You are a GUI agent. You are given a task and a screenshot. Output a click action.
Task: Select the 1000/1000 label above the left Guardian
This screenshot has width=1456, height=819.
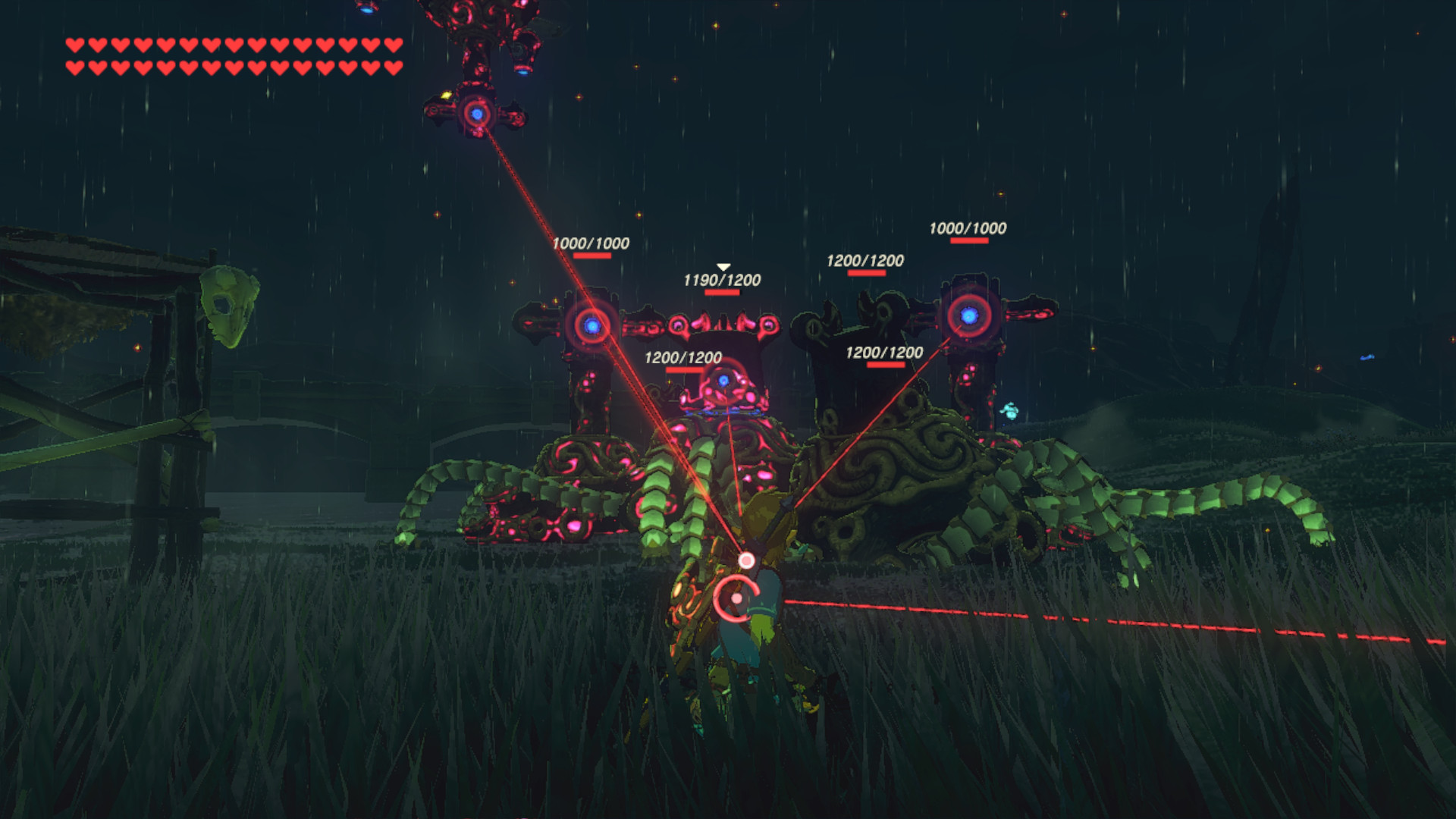[x=591, y=243]
